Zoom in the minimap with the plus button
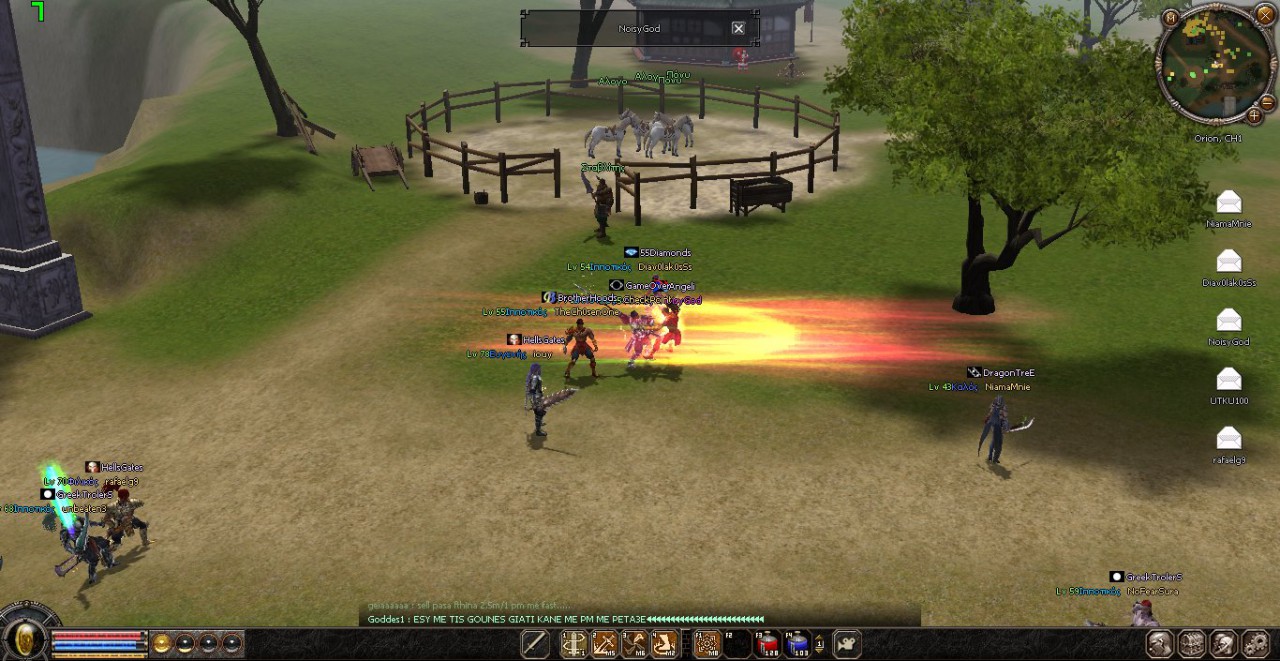 pyautogui.click(x=1254, y=116)
